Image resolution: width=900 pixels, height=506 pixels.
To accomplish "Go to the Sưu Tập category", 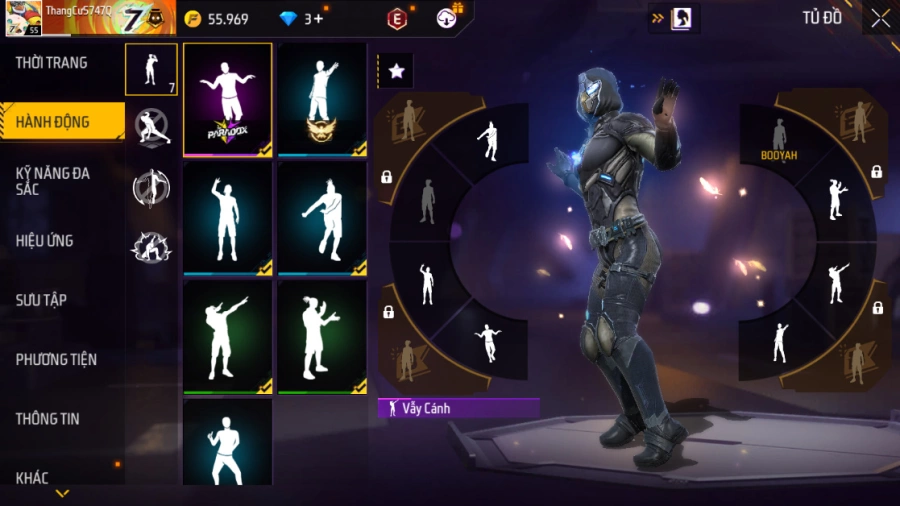I will (x=41, y=300).
